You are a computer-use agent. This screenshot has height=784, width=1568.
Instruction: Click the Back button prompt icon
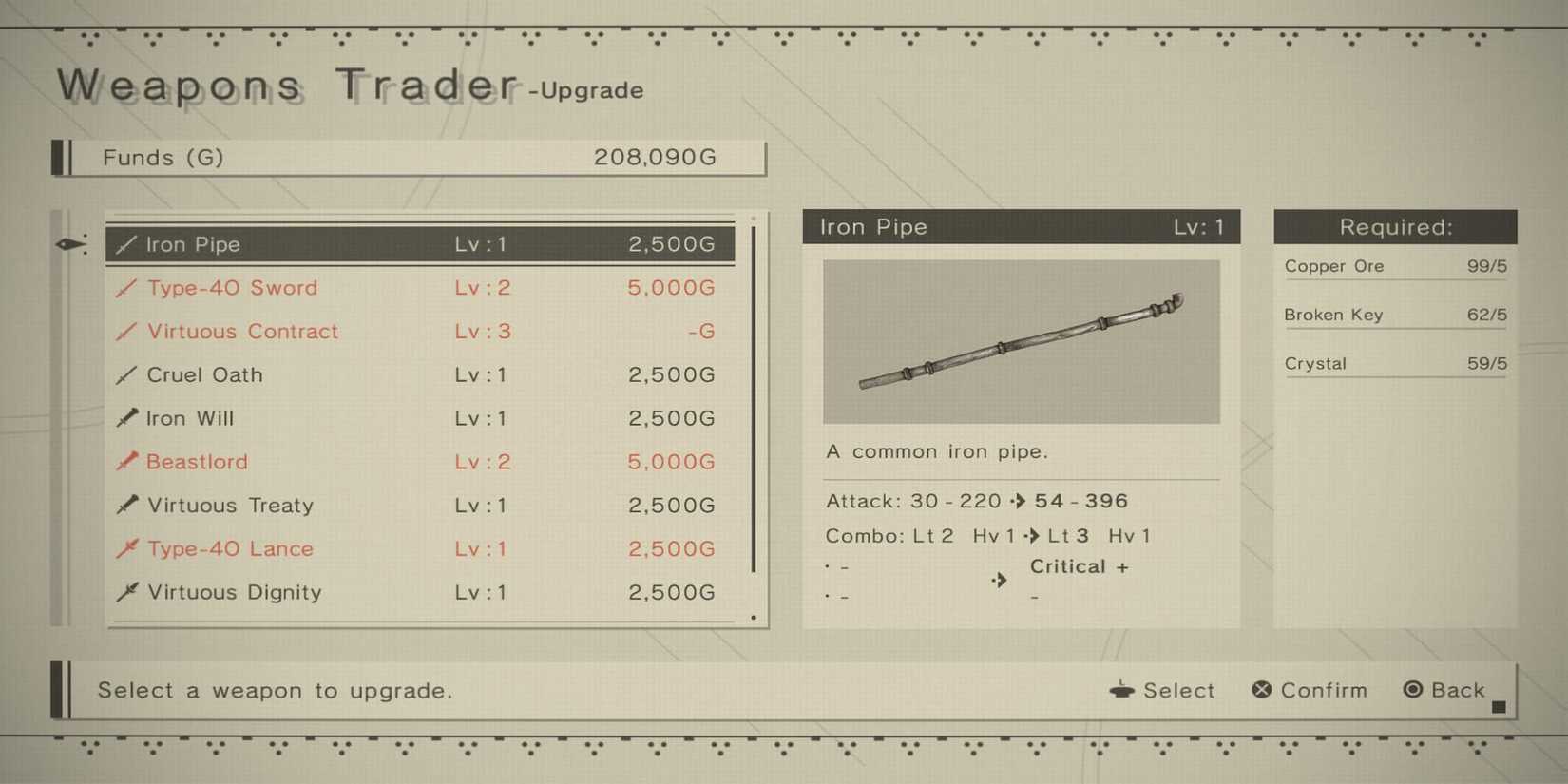[1415, 690]
